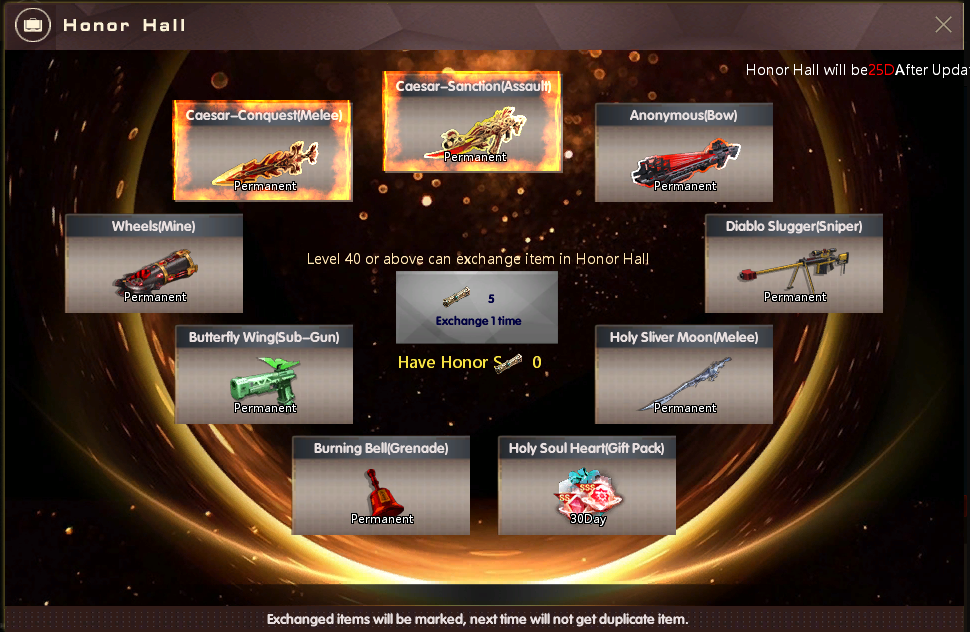Select the Holy Sliver Moon melee card
Image resolution: width=970 pixels, height=632 pixels.
[684, 375]
